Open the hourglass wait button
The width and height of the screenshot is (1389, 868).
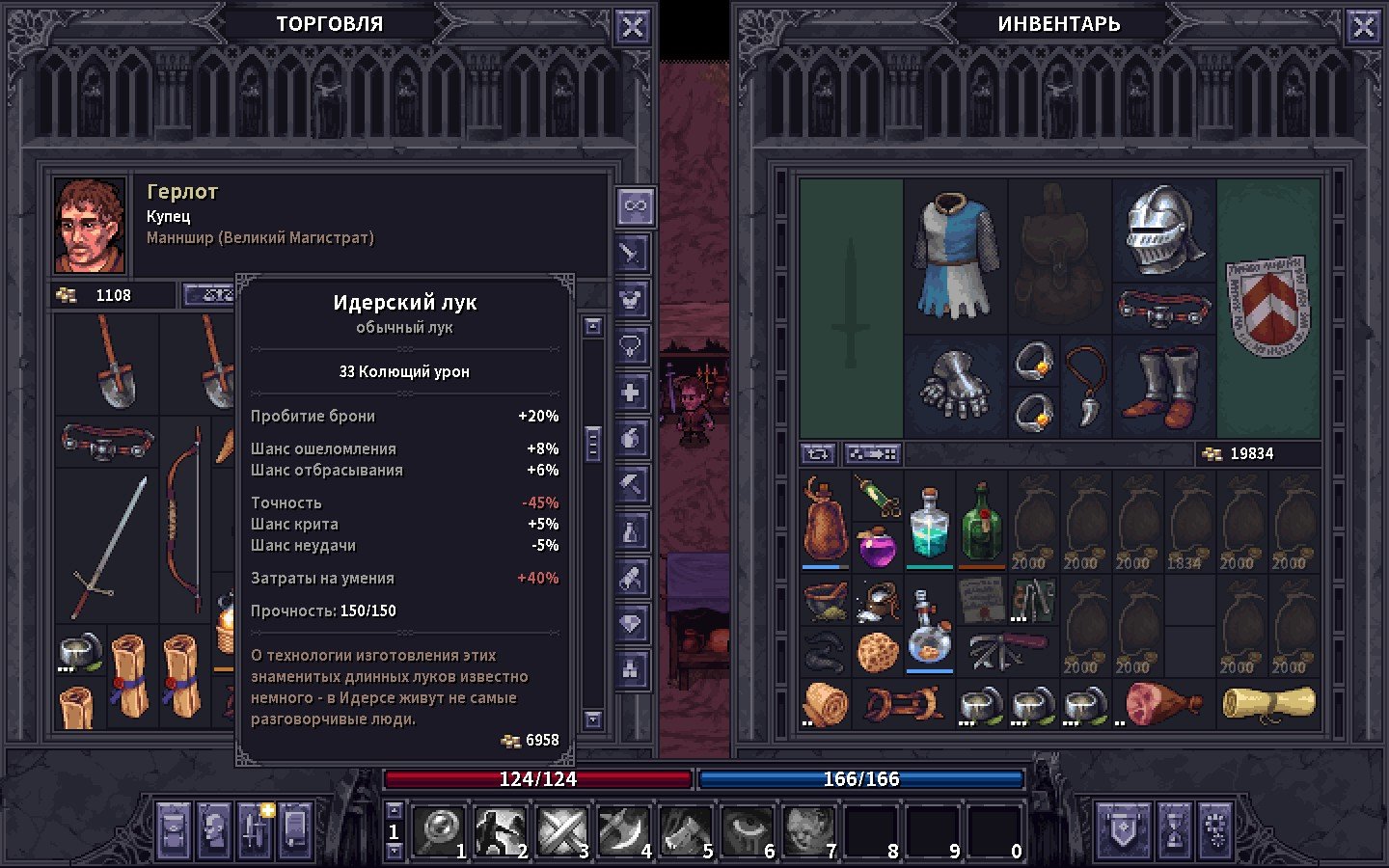1174,829
